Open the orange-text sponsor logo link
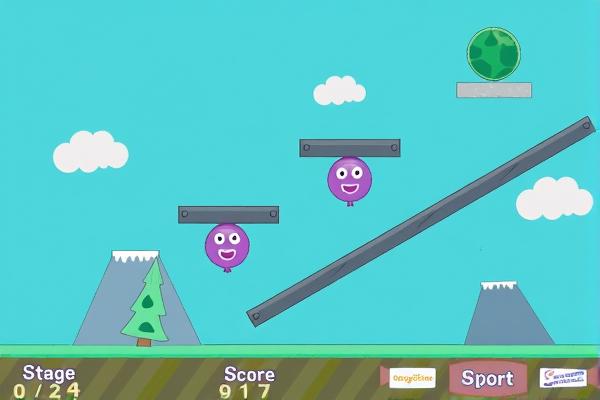600x400 pixels. [412, 378]
